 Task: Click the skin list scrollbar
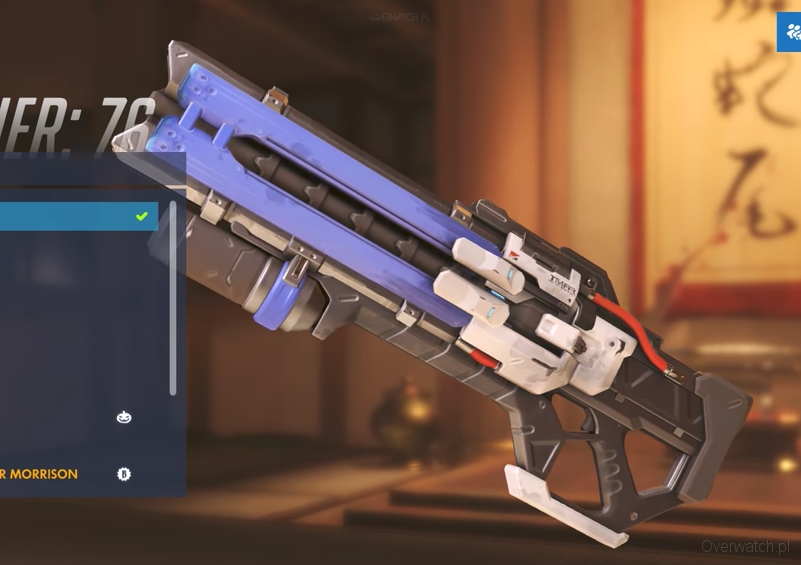point(173,298)
